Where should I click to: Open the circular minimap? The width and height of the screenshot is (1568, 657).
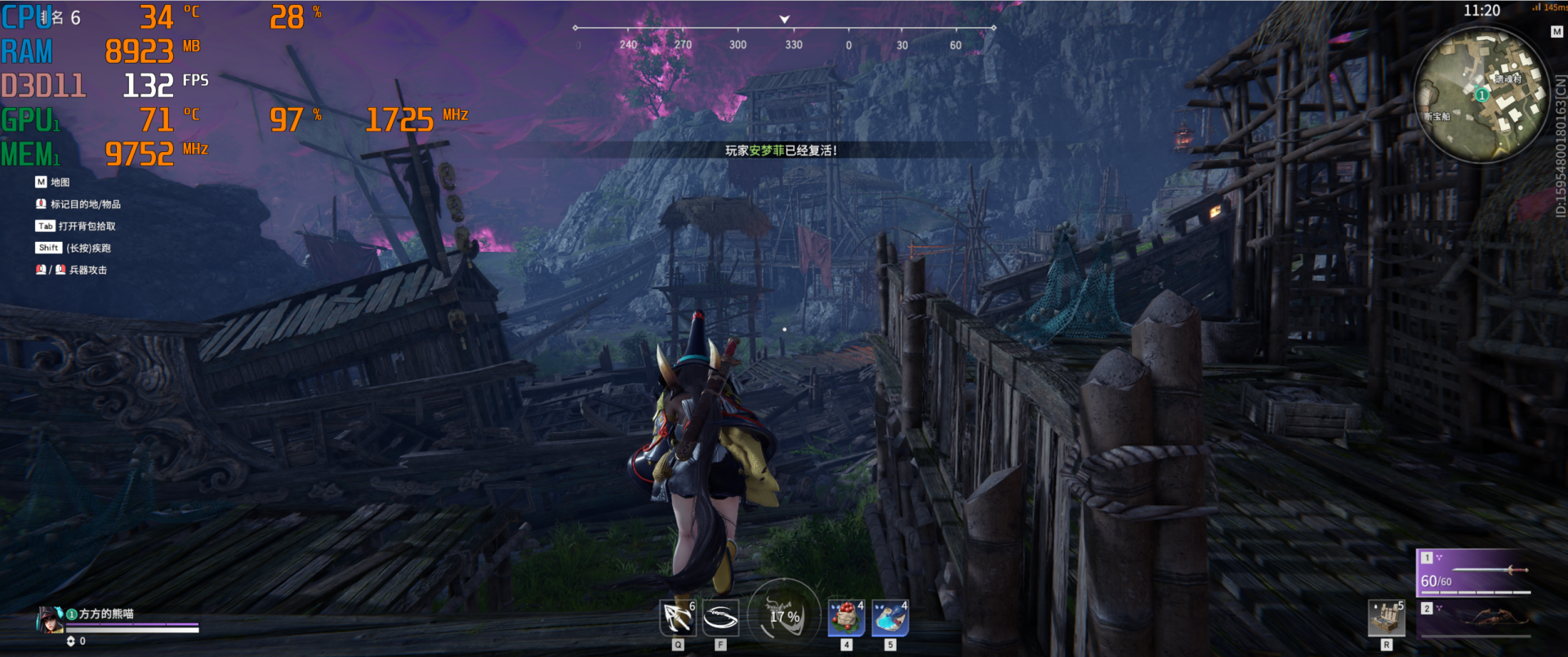[1480, 96]
